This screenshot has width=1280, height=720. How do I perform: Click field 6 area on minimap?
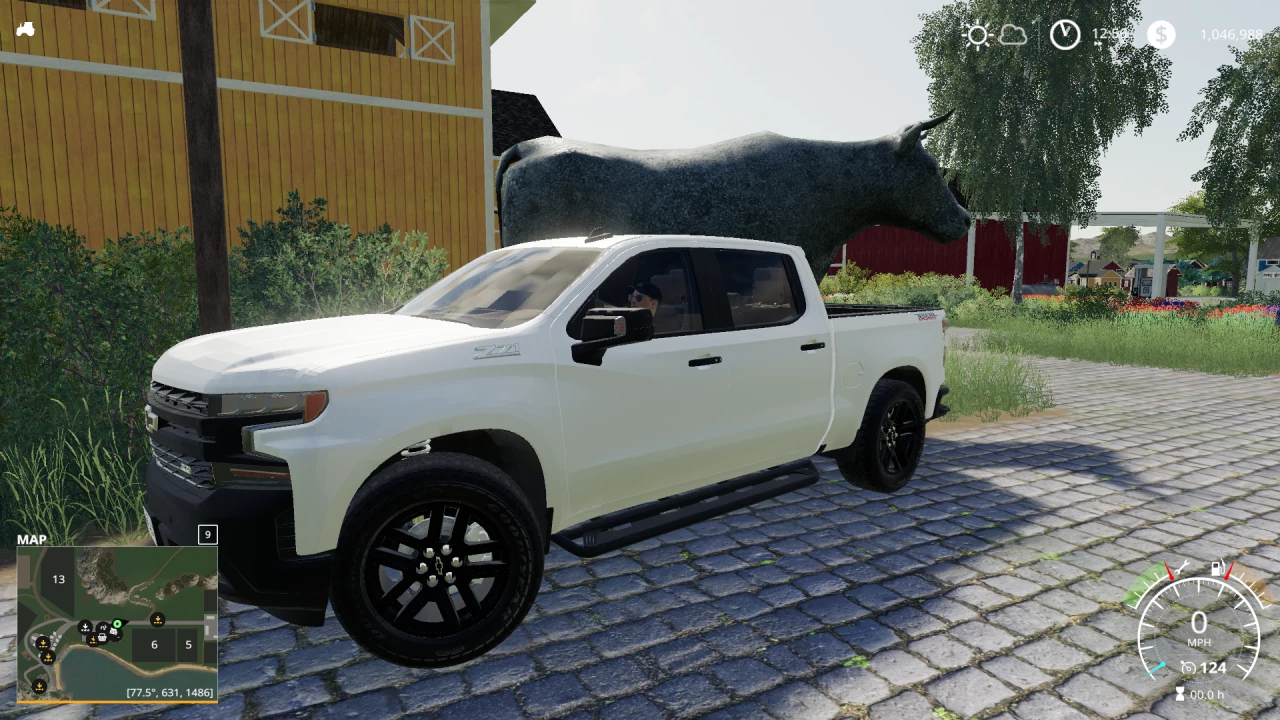point(154,643)
